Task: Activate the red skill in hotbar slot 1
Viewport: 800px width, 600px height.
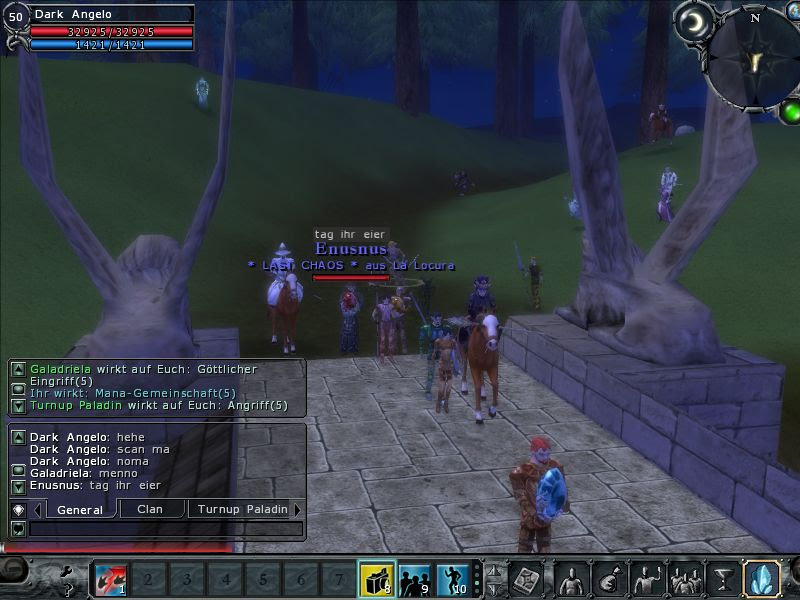Action: [110, 578]
